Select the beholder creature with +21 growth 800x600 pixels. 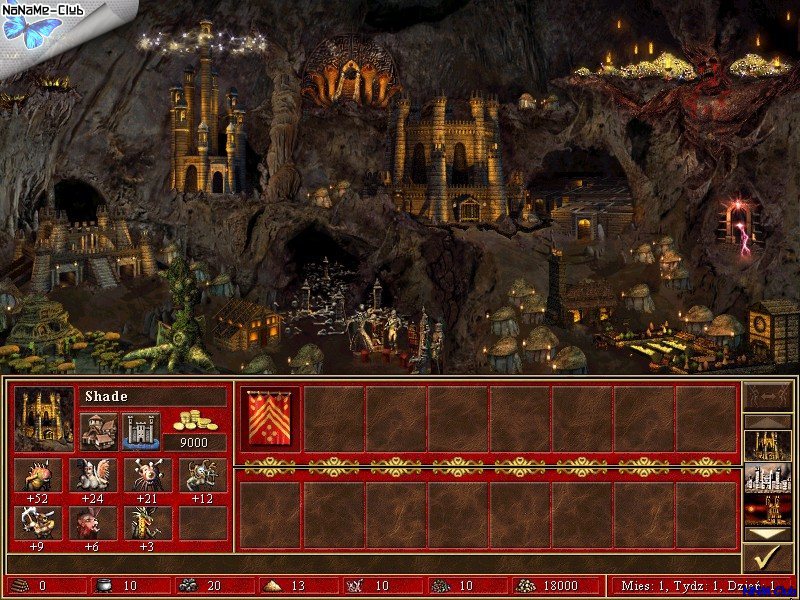(x=148, y=475)
